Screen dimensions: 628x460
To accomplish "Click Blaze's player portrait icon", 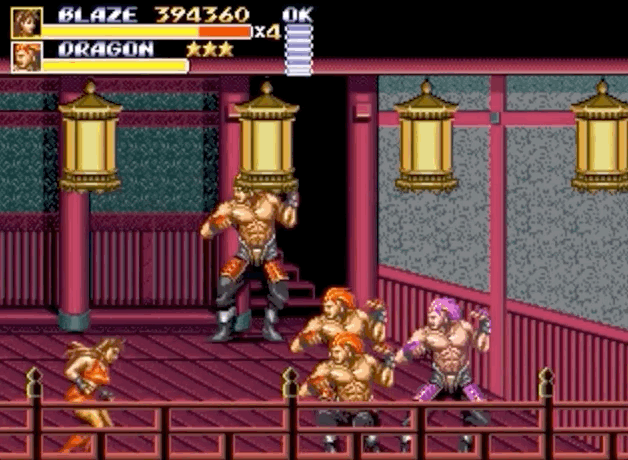I will point(26,22).
